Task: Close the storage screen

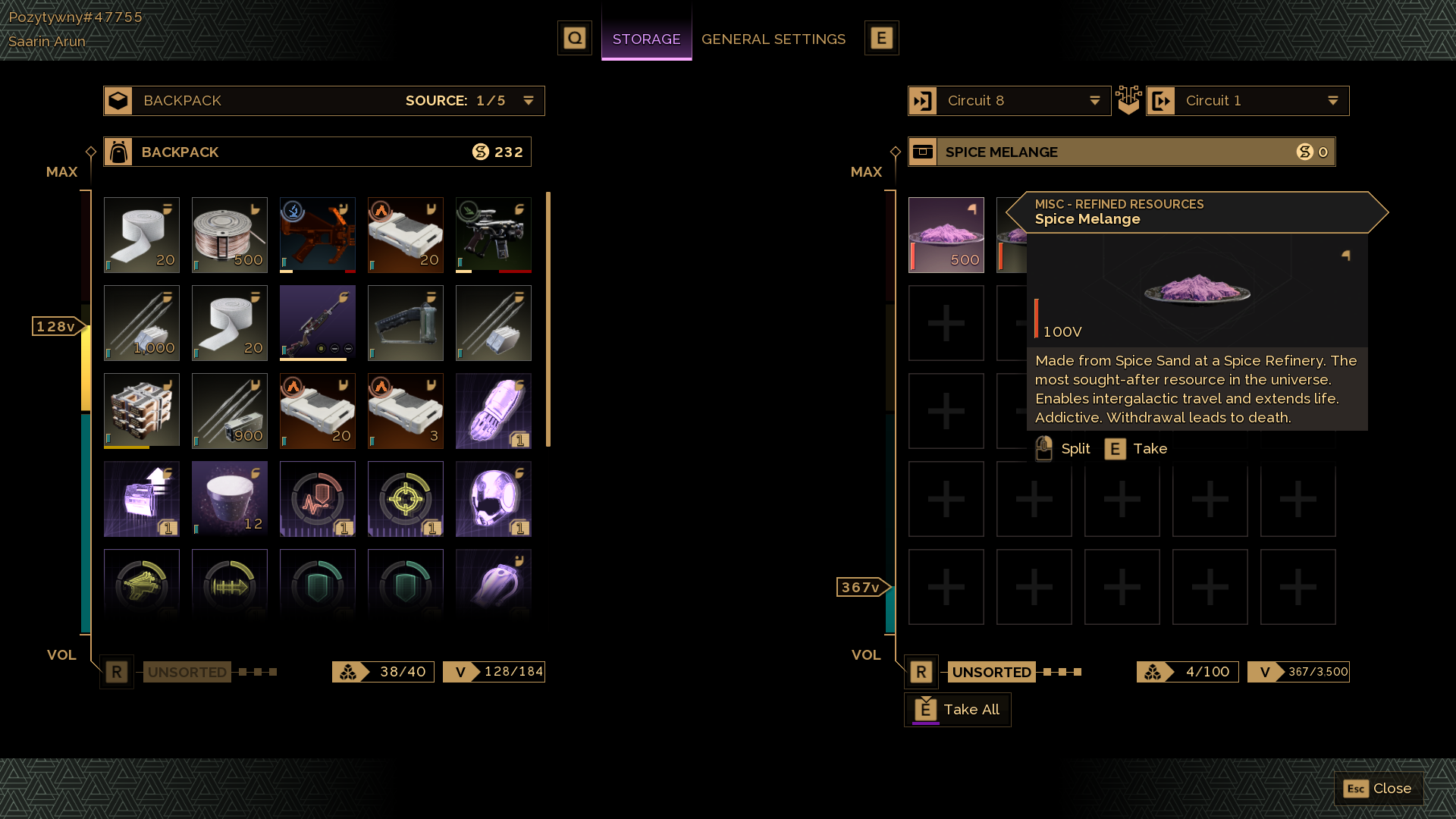Action: point(1378,789)
